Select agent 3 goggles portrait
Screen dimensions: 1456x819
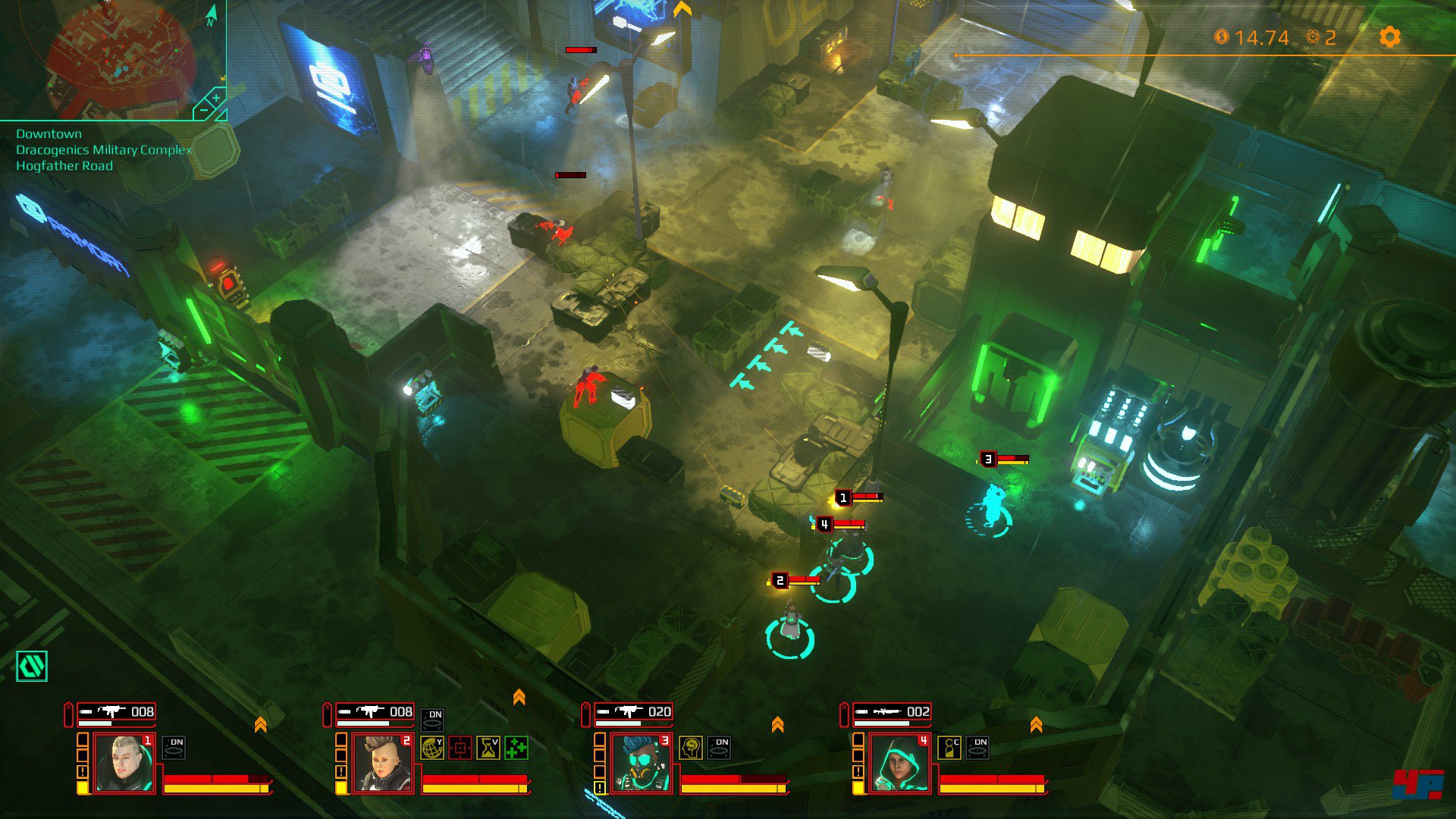[641, 764]
